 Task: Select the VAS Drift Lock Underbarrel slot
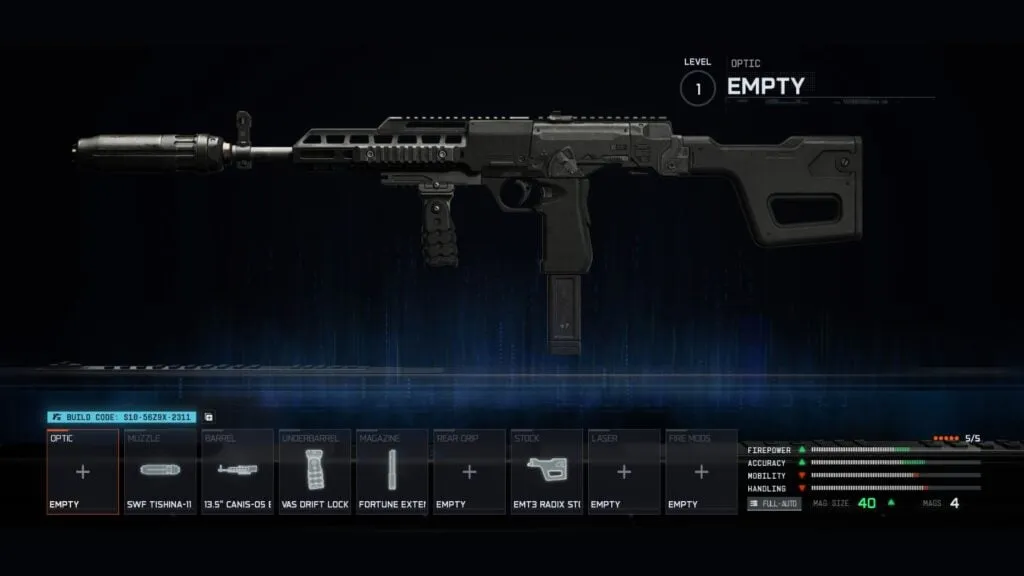tap(314, 472)
